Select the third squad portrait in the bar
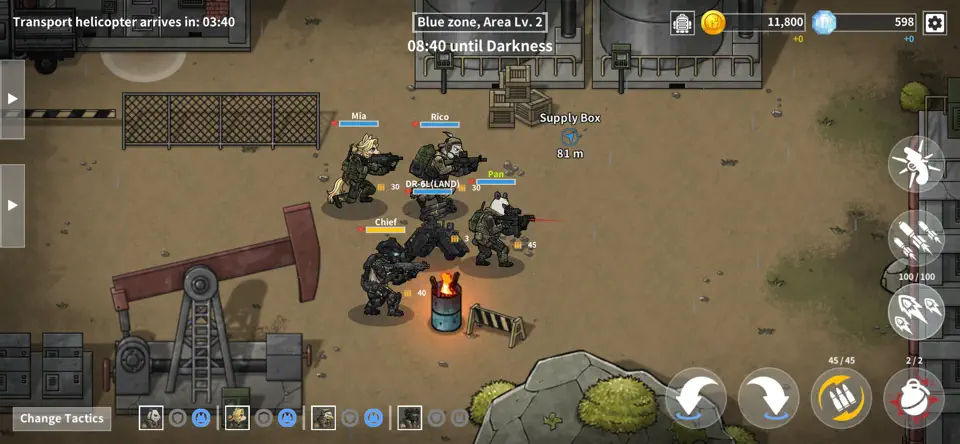The width and height of the screenshot is (960, 444). pyautogui.click(x=323, y=418)
